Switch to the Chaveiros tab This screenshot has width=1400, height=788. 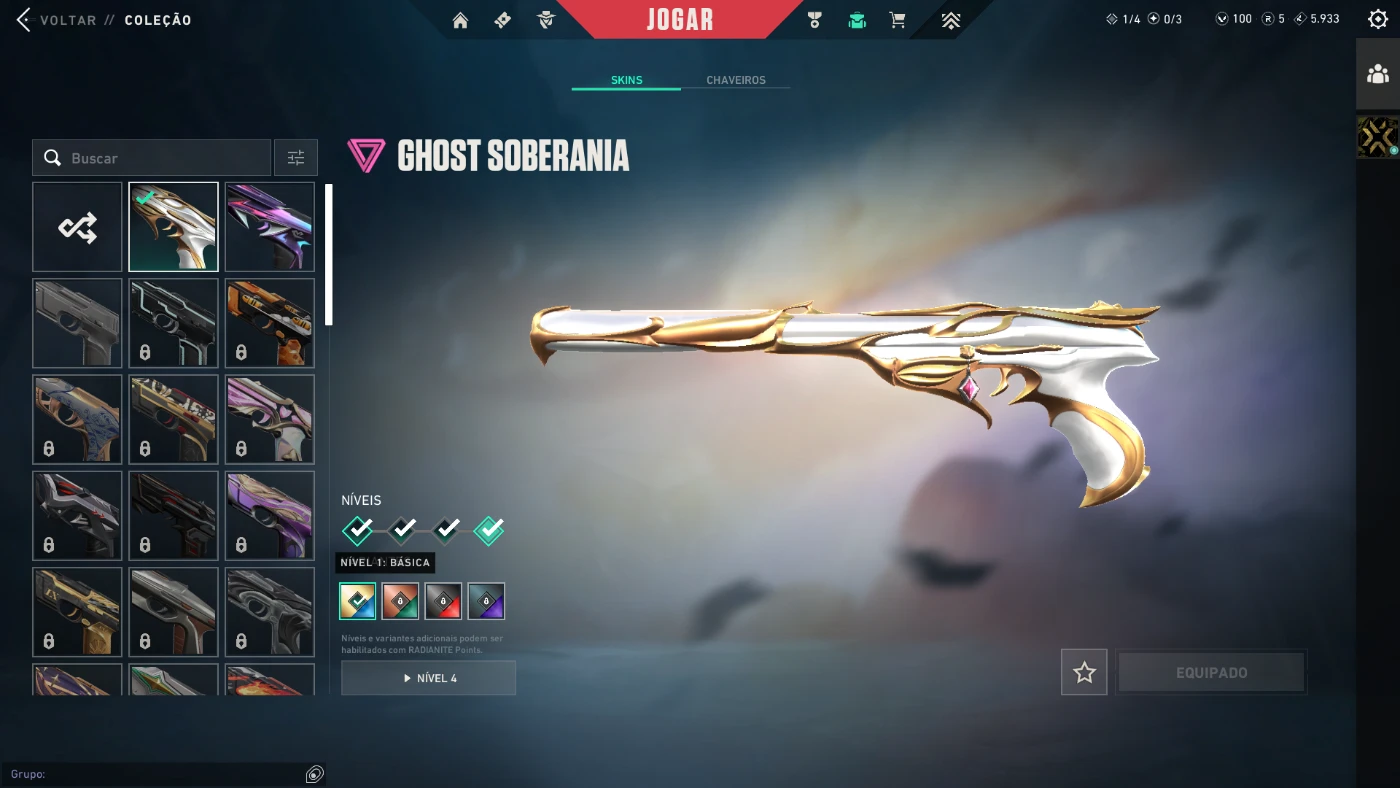(735, 80)
